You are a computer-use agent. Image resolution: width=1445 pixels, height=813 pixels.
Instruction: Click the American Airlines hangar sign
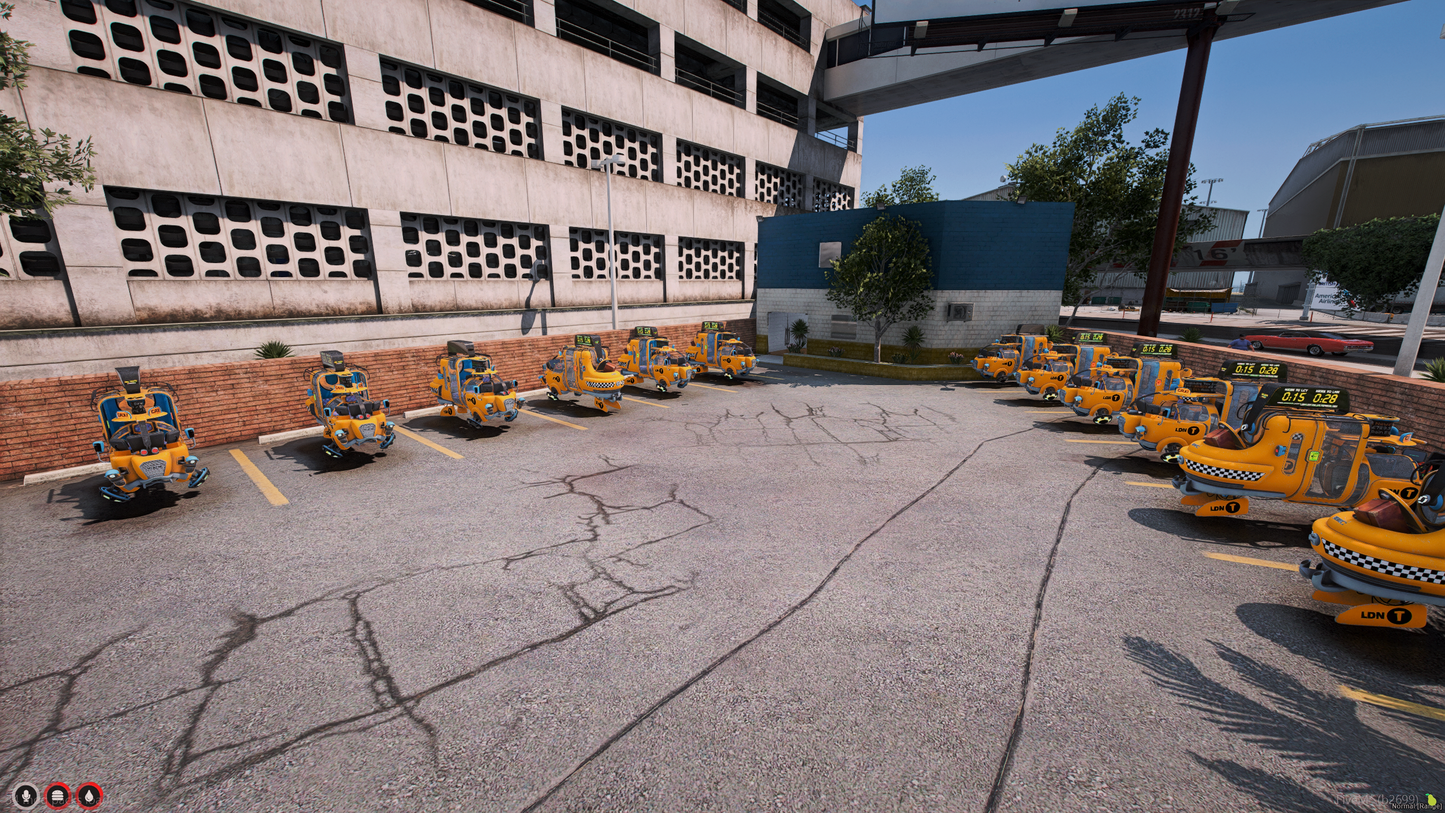[1328, 300]
